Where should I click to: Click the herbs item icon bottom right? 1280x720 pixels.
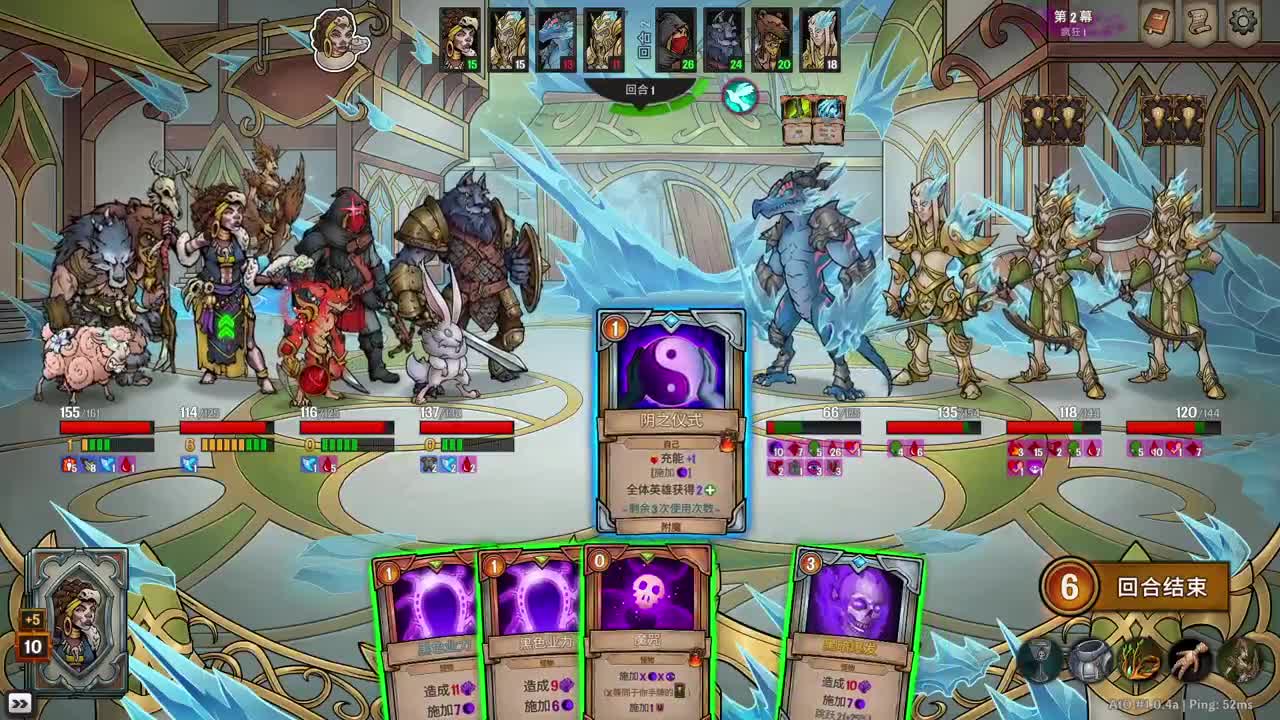tap(1138, 660)
